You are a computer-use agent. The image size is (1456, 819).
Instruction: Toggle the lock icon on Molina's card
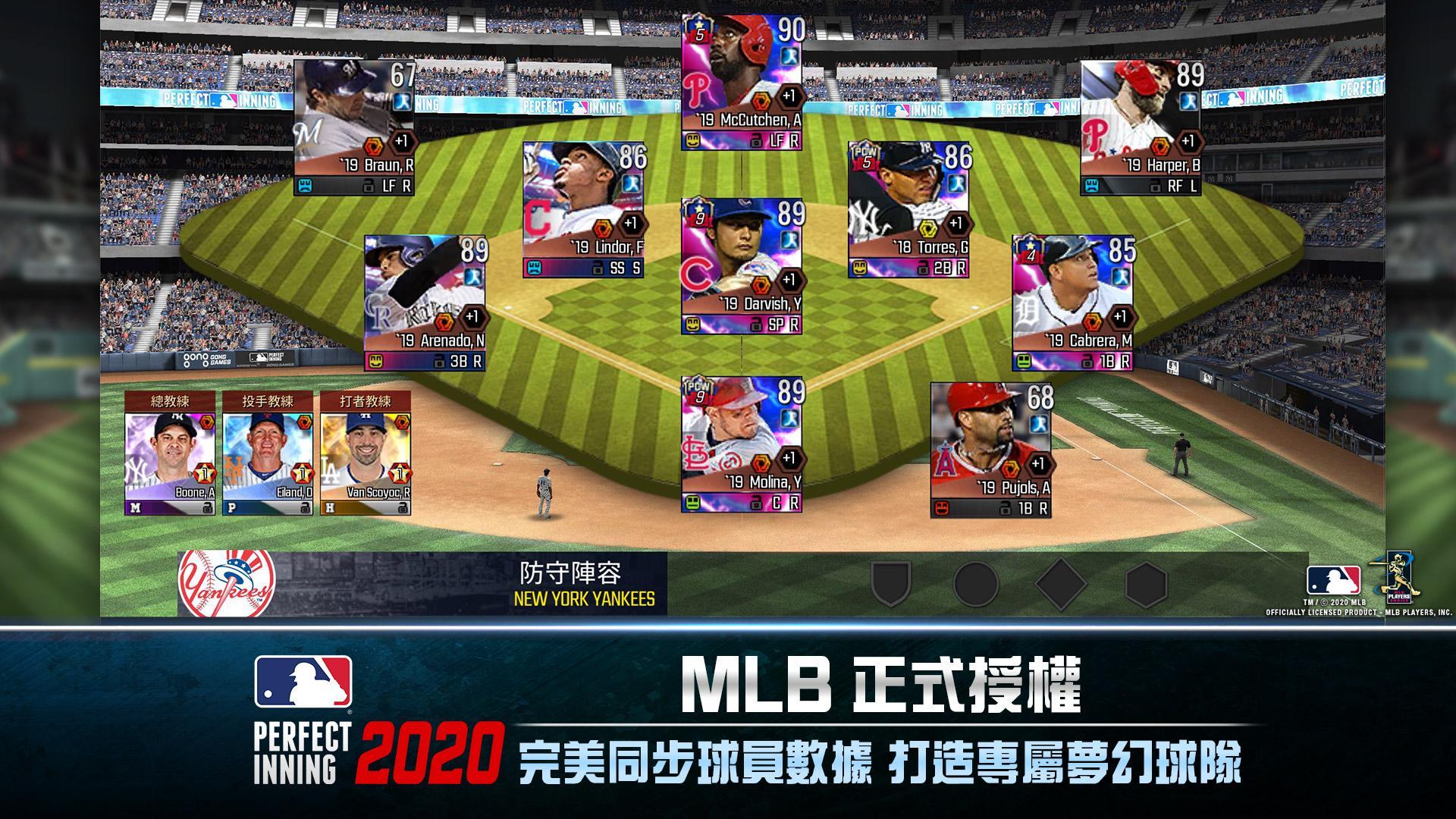(757, 504)
